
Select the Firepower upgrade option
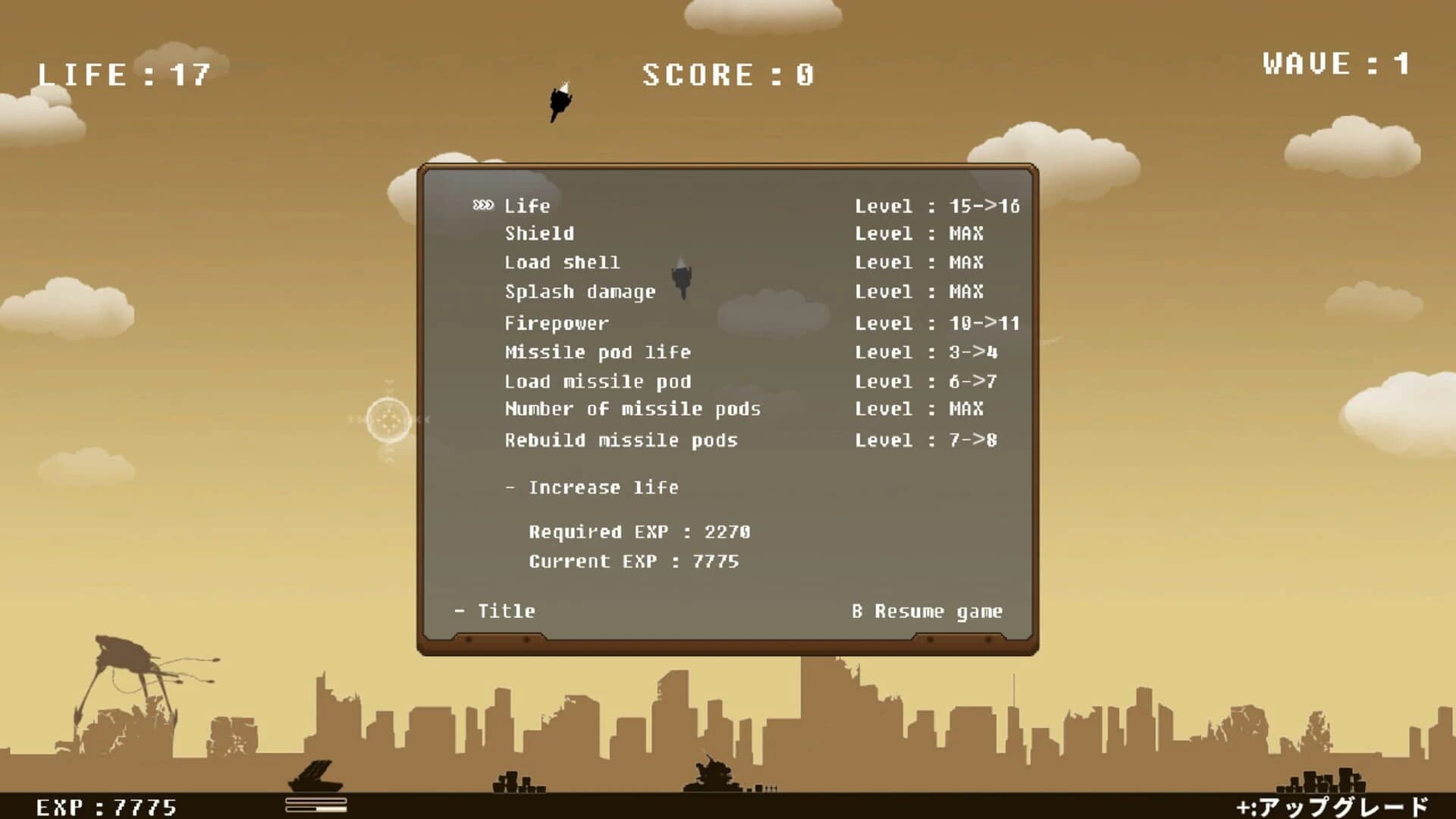556,322
